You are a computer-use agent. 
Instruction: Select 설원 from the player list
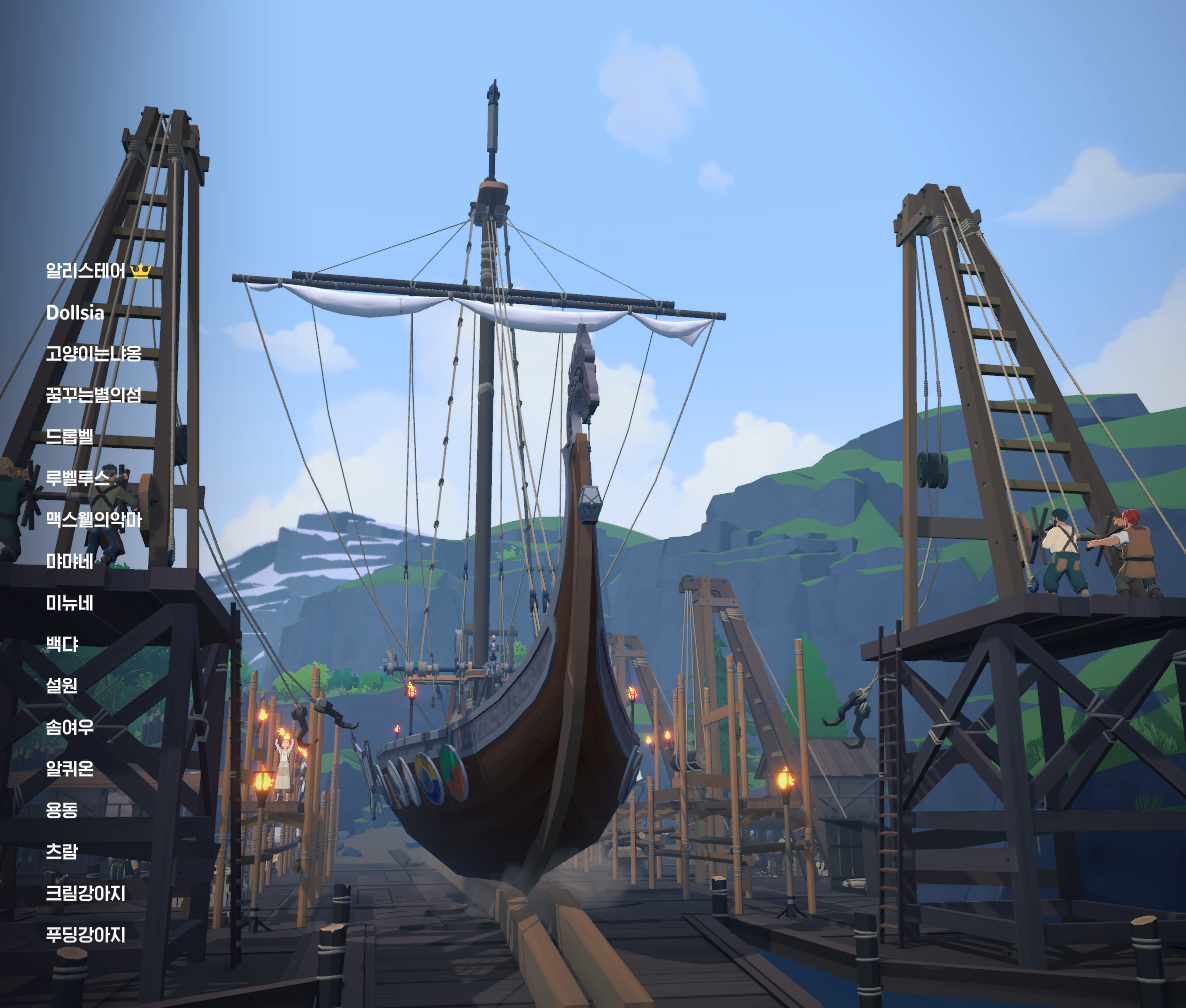62,686
